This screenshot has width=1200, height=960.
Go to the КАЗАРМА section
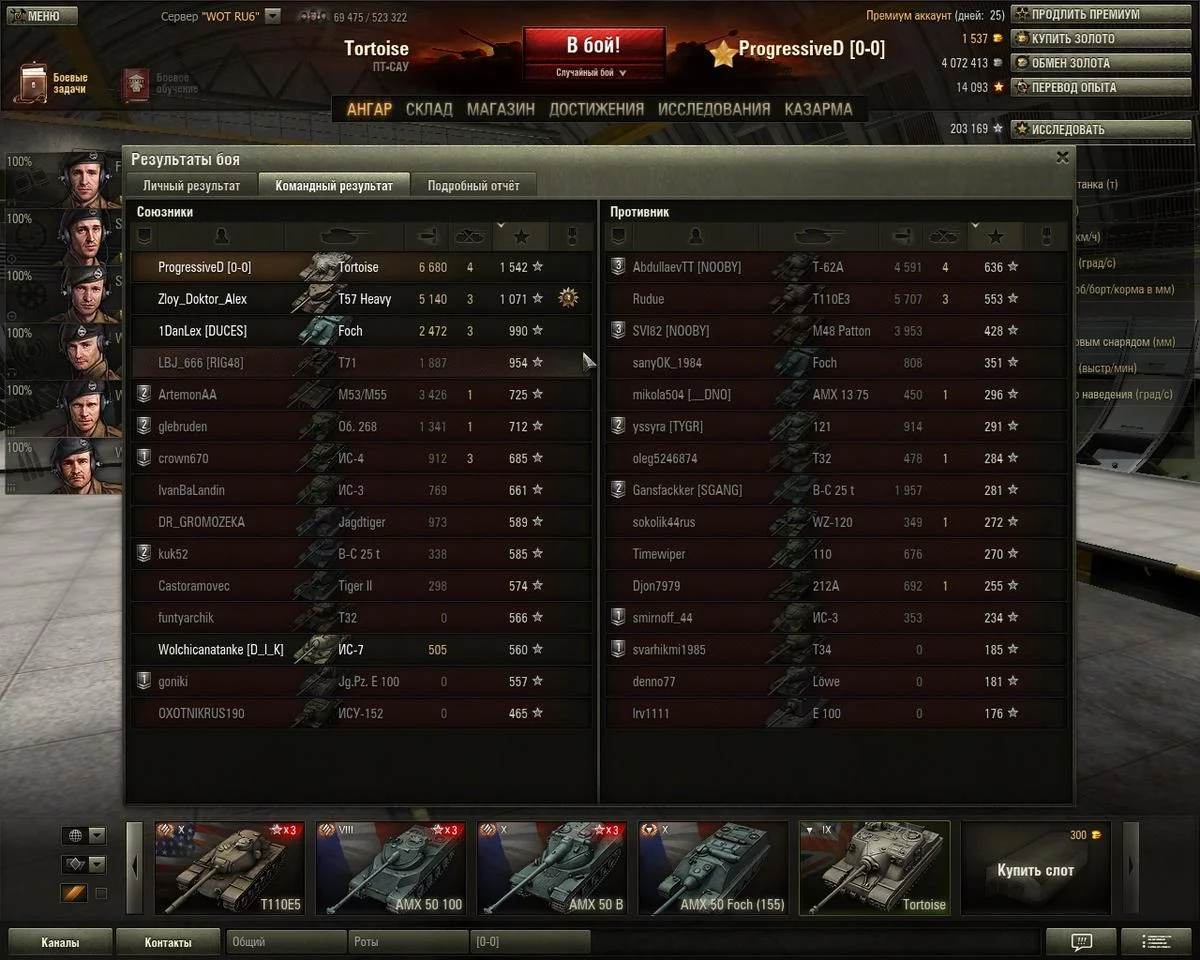point(818,109)
